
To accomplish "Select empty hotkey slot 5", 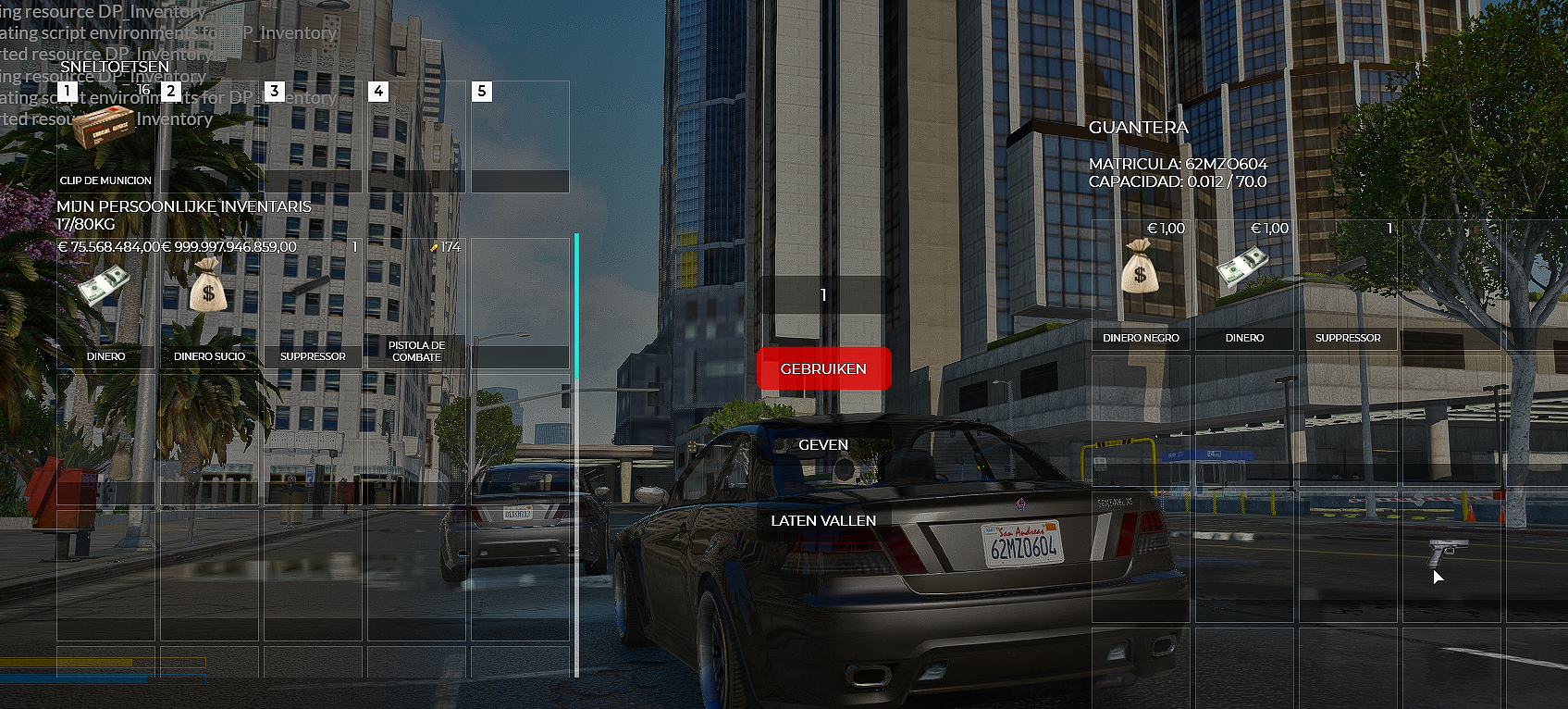I will point(520,136).
